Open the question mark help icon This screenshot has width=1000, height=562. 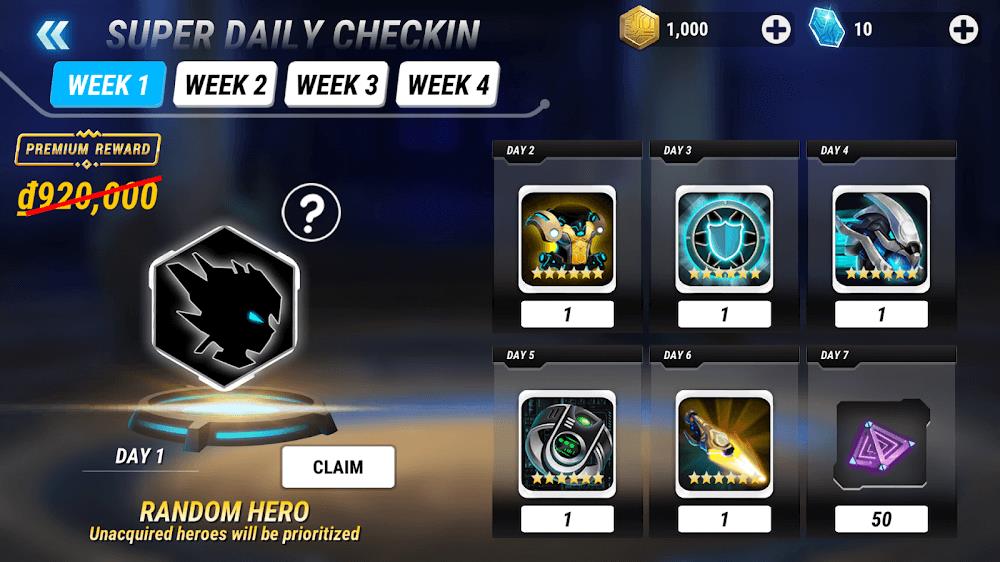(x=311, y=212)
